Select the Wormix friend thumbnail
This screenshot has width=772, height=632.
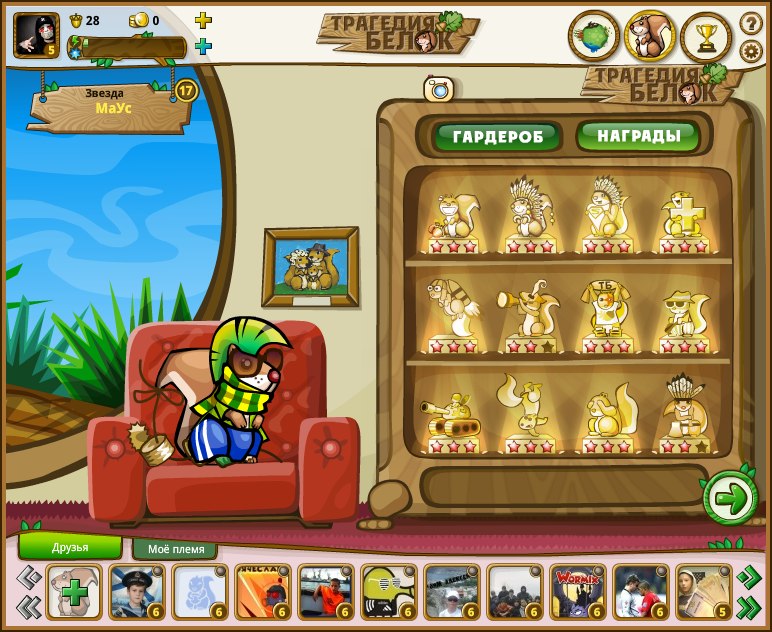pyautogui.click(x=577, y=592)
